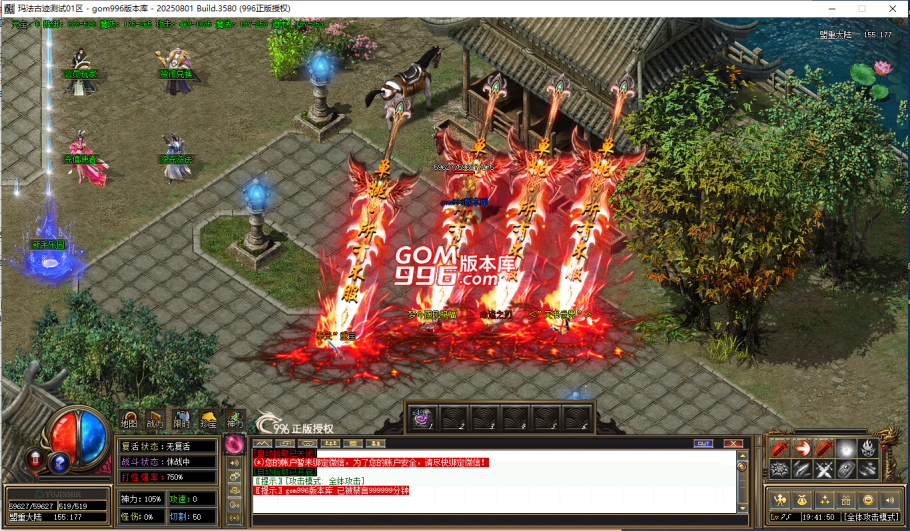Click the blue OUT button above chat
Viewport: 910px width, 531px height.
click(703, 443)
